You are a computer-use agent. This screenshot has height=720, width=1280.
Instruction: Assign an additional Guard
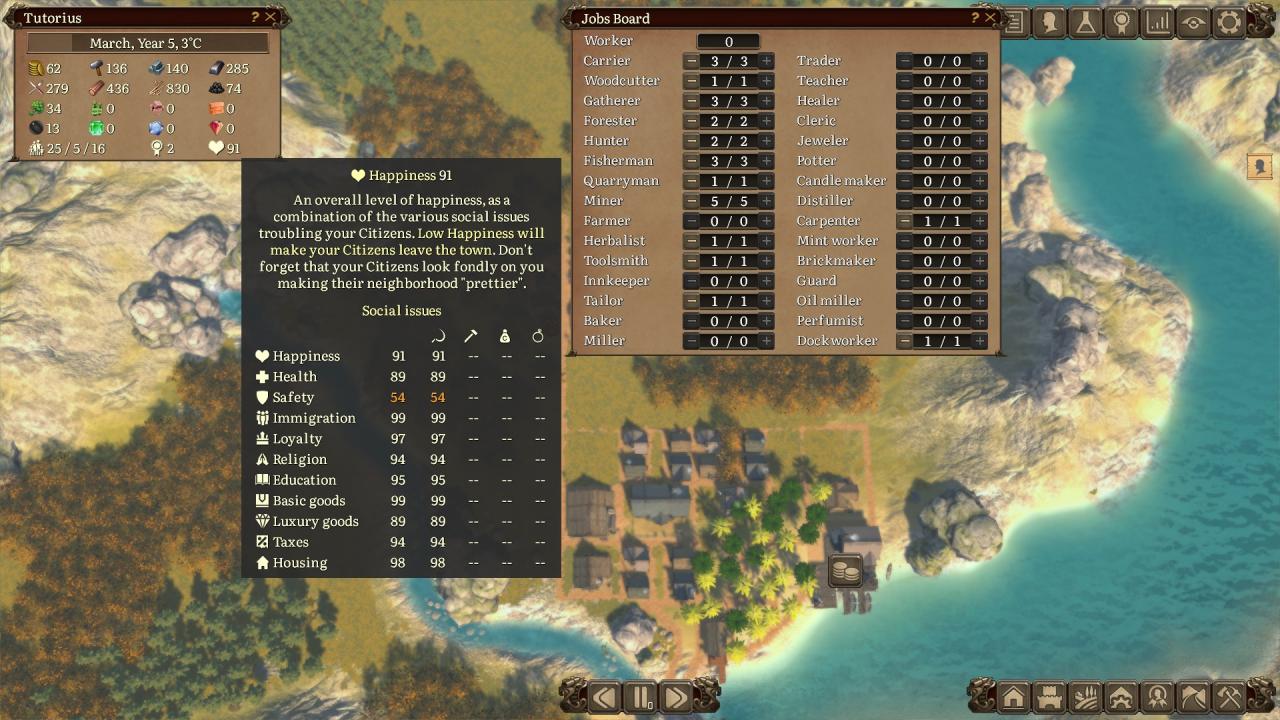click(980, 281)
